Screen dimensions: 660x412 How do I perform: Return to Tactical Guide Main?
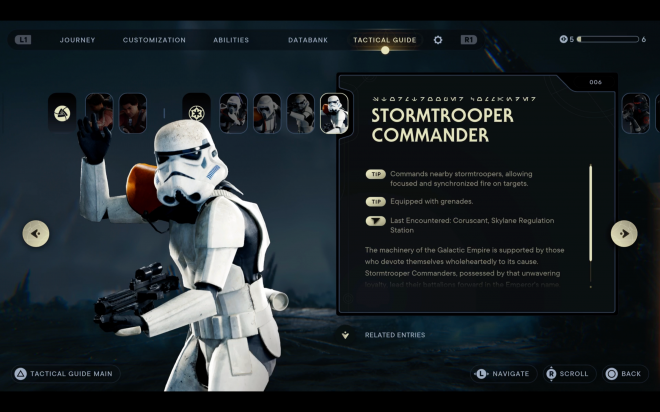click(64, 374)
